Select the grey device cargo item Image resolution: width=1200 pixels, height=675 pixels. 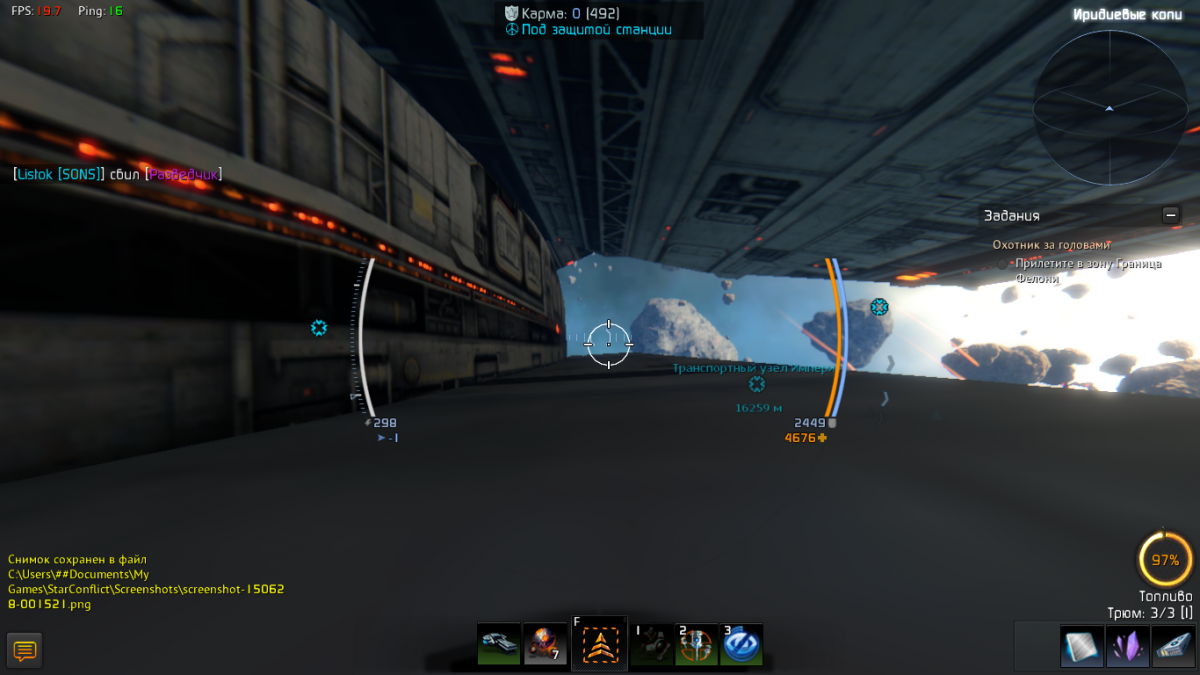click(x=1173, y=646)
